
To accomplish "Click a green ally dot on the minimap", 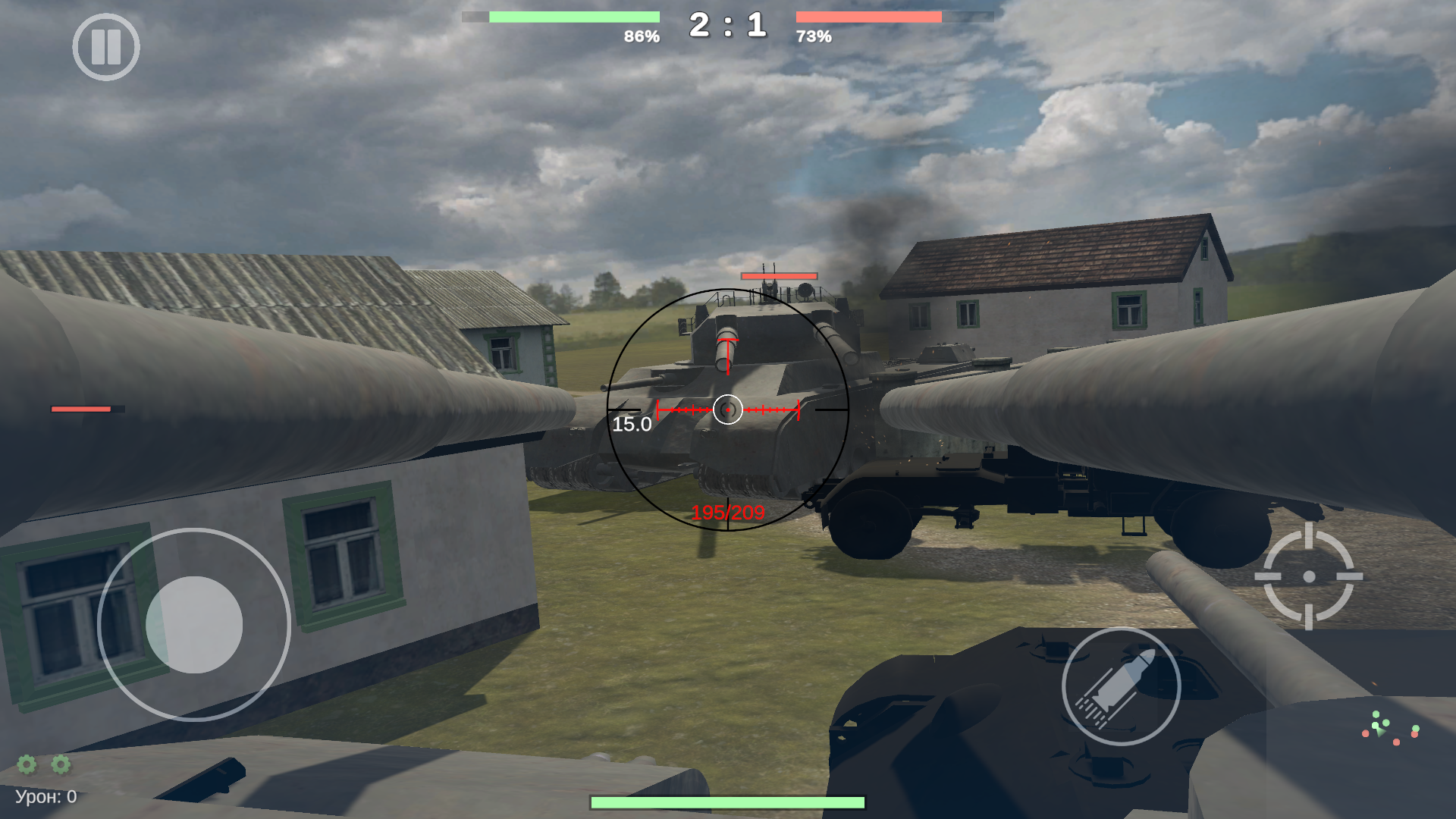I will click(x=1376, y=714).
